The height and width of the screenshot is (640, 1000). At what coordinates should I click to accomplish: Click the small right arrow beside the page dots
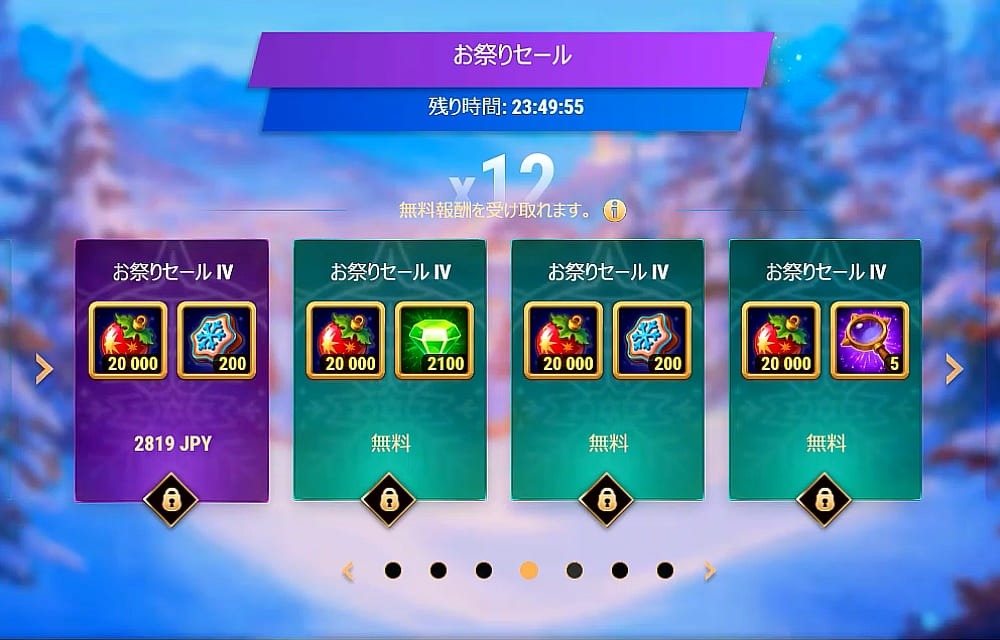click(710, 571)
